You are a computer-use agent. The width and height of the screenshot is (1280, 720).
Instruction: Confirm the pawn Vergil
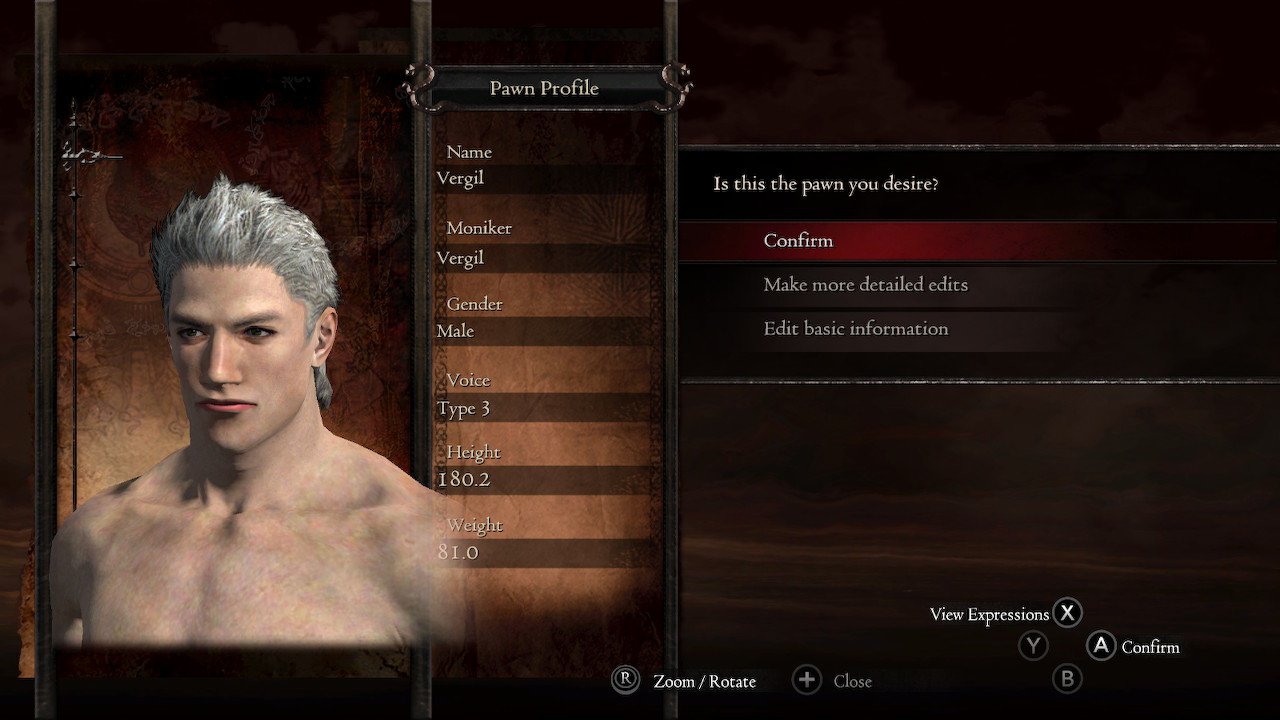point(798,241)
